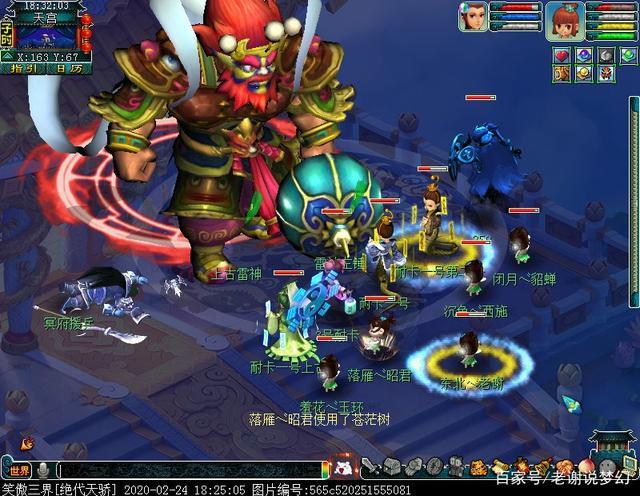Click the white cat emoticon button
This screenshot has width=640, height=496.
(343, 466)
